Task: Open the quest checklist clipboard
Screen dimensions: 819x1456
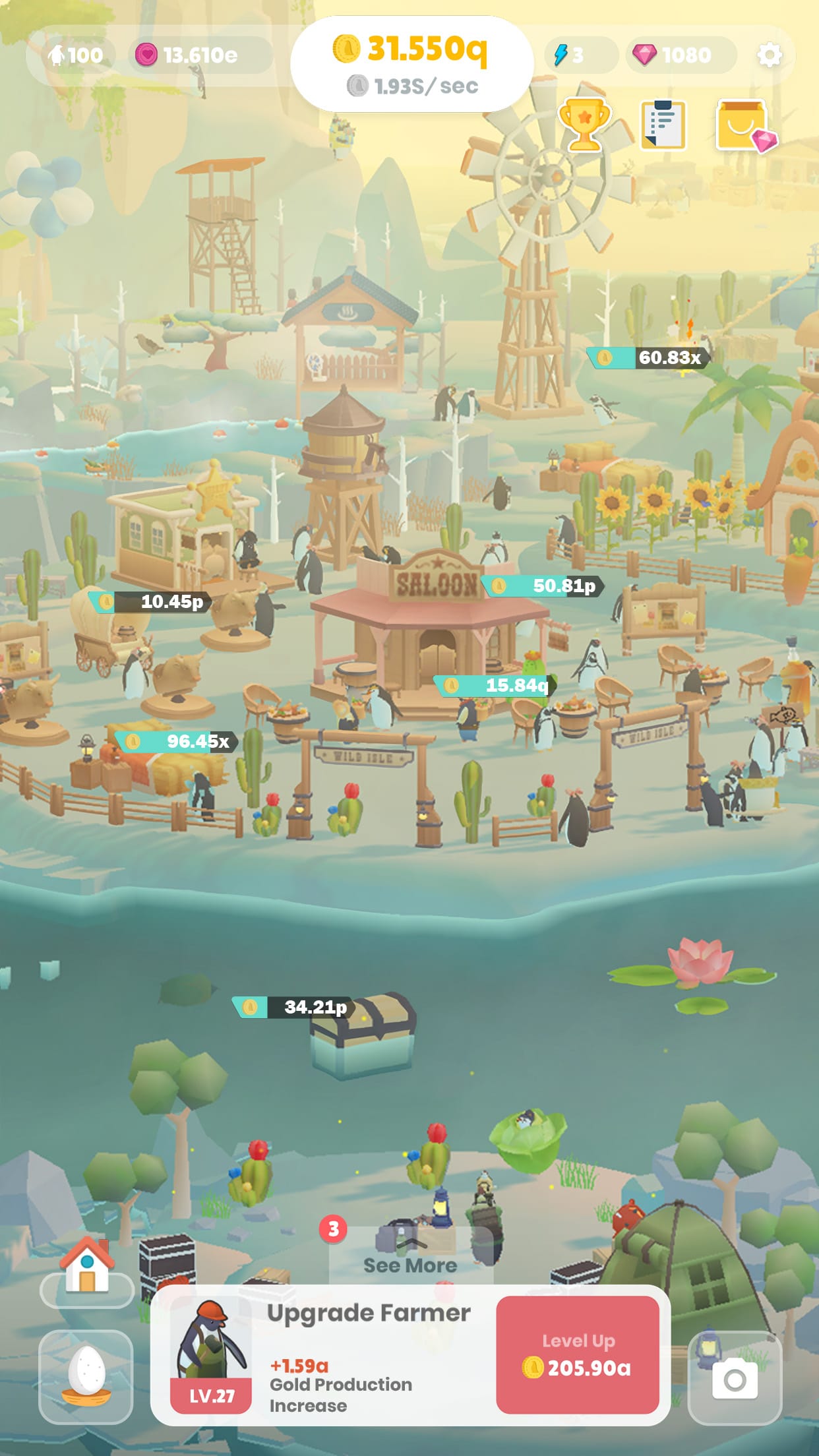Action: [663, 125]
